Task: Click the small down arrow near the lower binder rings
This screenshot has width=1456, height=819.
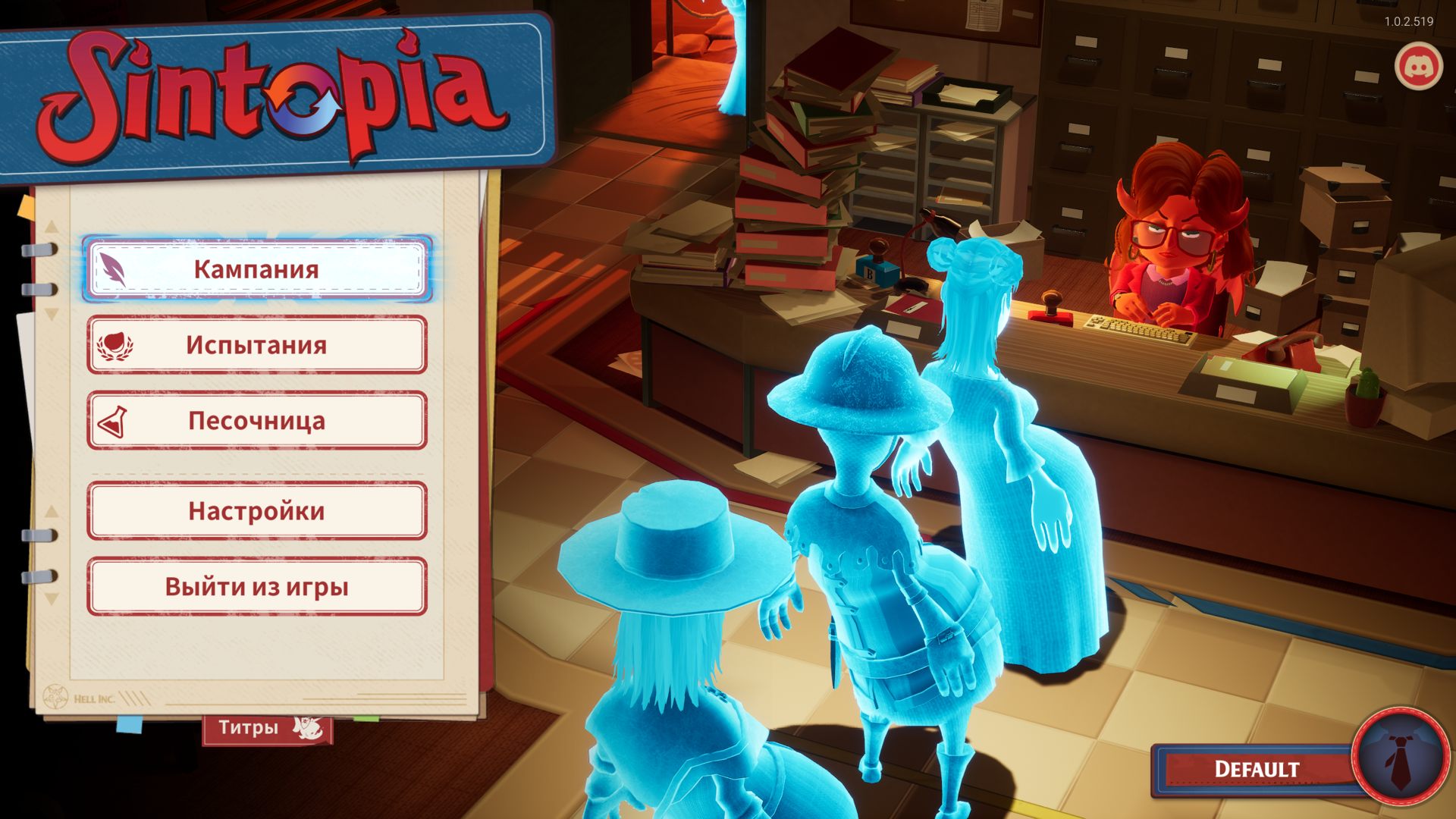Action: pos(50,598)
